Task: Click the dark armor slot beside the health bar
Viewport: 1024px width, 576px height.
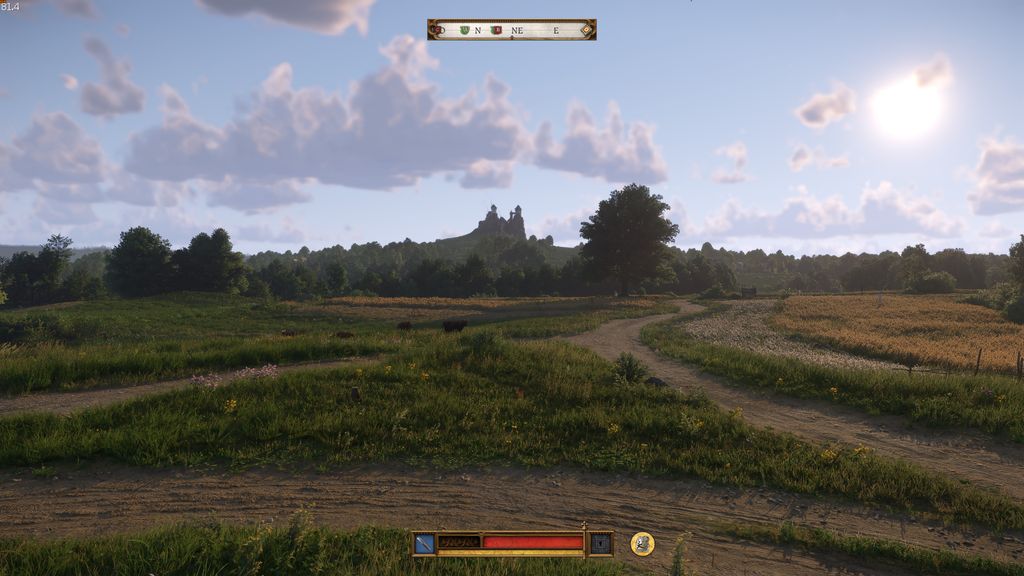Action: click(x=600, y=543)
